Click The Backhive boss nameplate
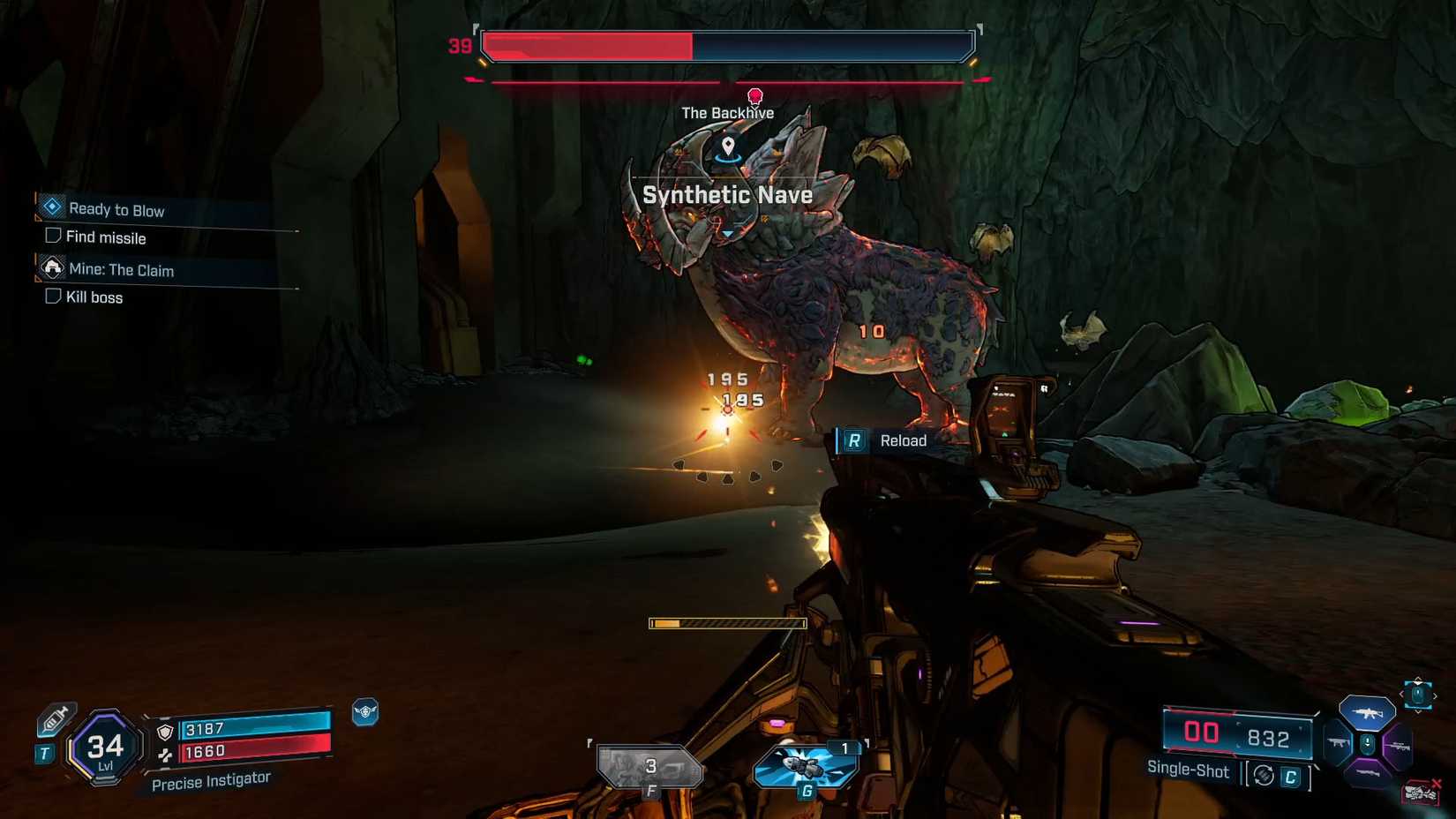This screenshot has width=1456, height=819. (727, 112)
